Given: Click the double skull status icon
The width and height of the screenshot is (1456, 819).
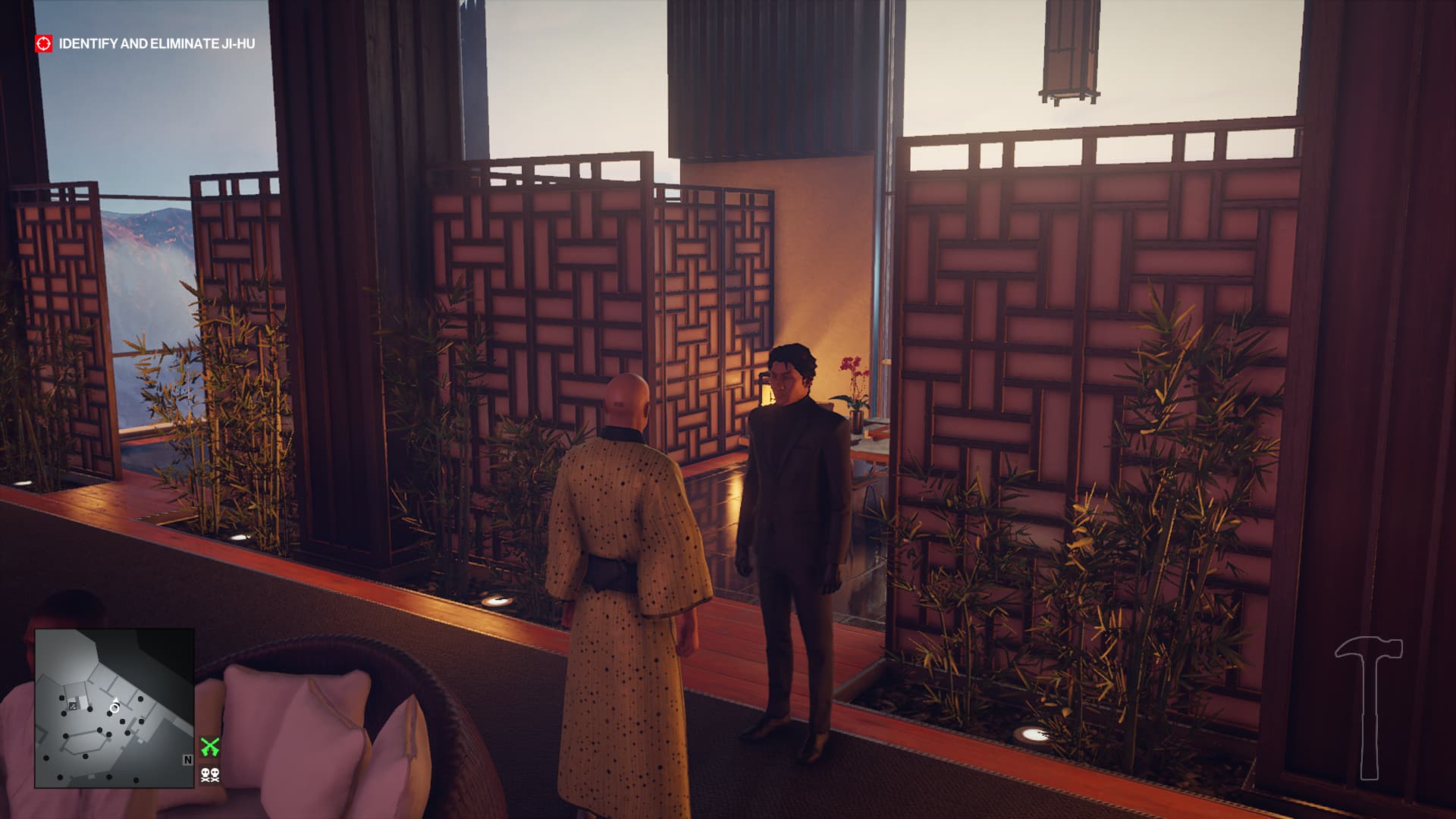Looking at the screenshot, I should (x=210, y=775).
